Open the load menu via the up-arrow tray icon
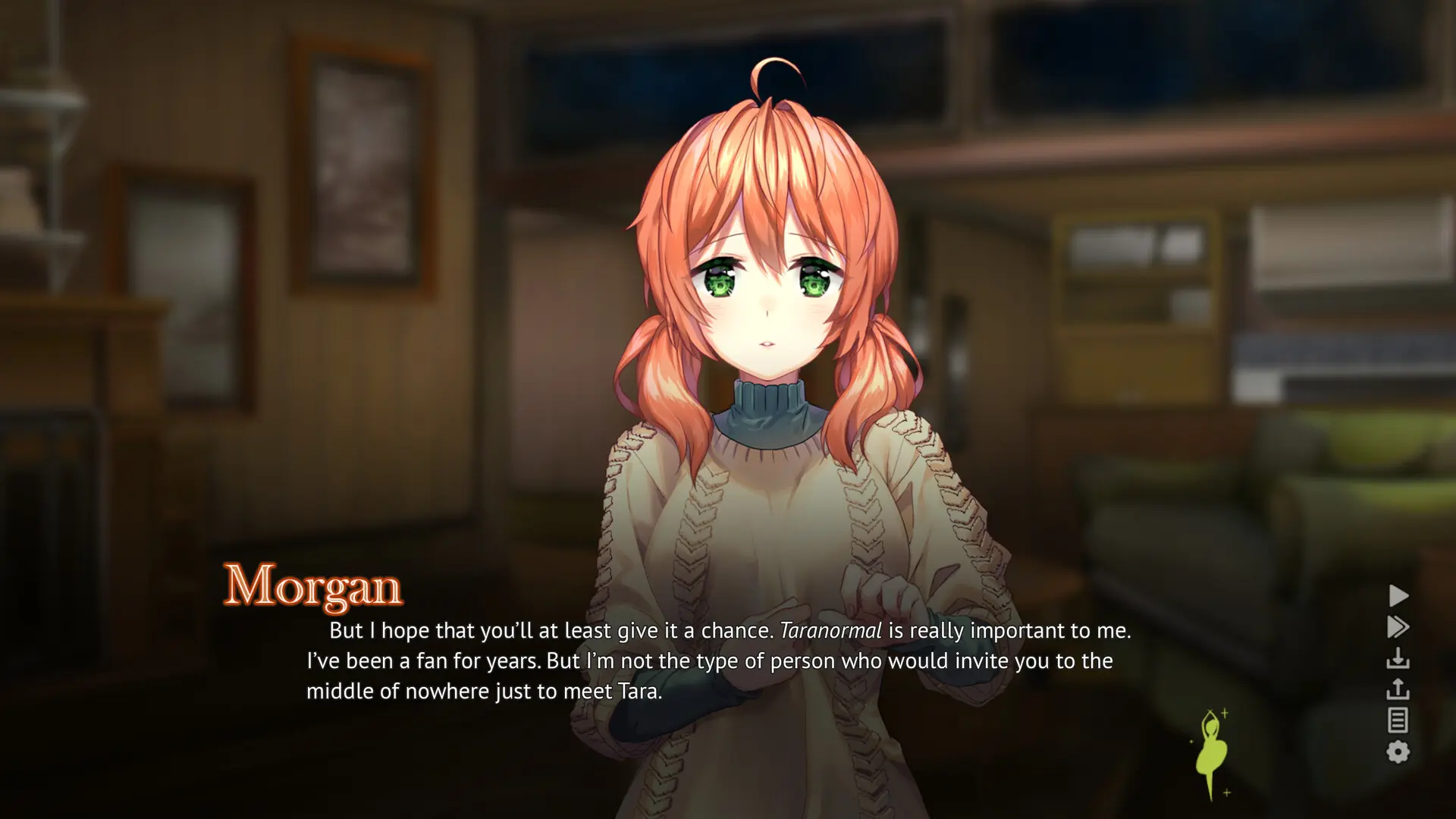The height and width of the screenshot is (819, 1456). pos(1398,689)
